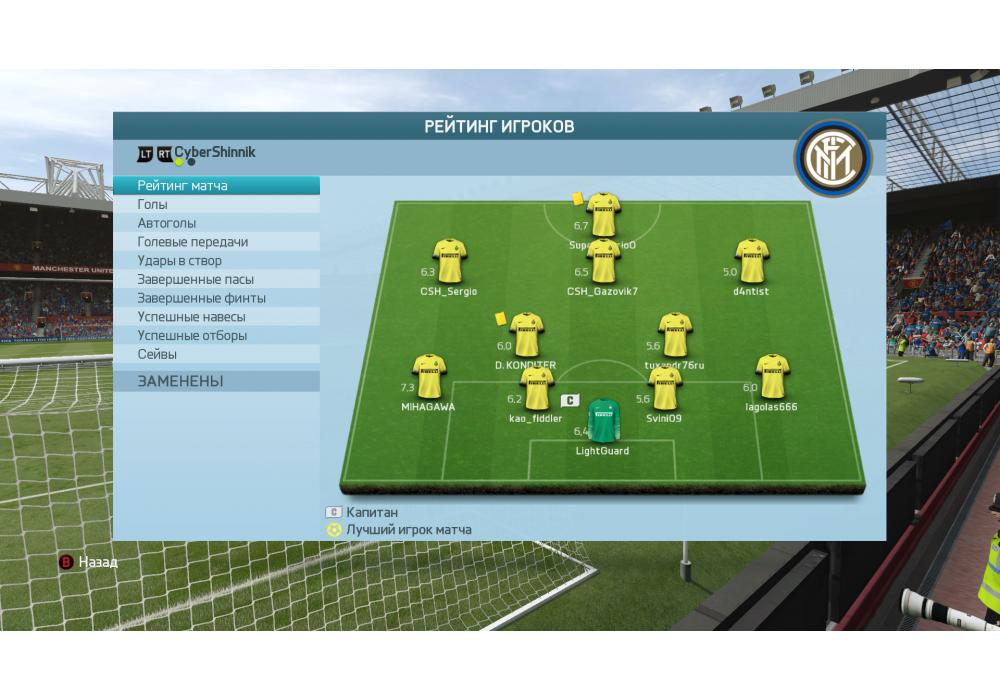The height and width of the screenshot is (700, 1000).
Task: Click captain kao_fiddler's jersey
Action: tap(536, 388)
